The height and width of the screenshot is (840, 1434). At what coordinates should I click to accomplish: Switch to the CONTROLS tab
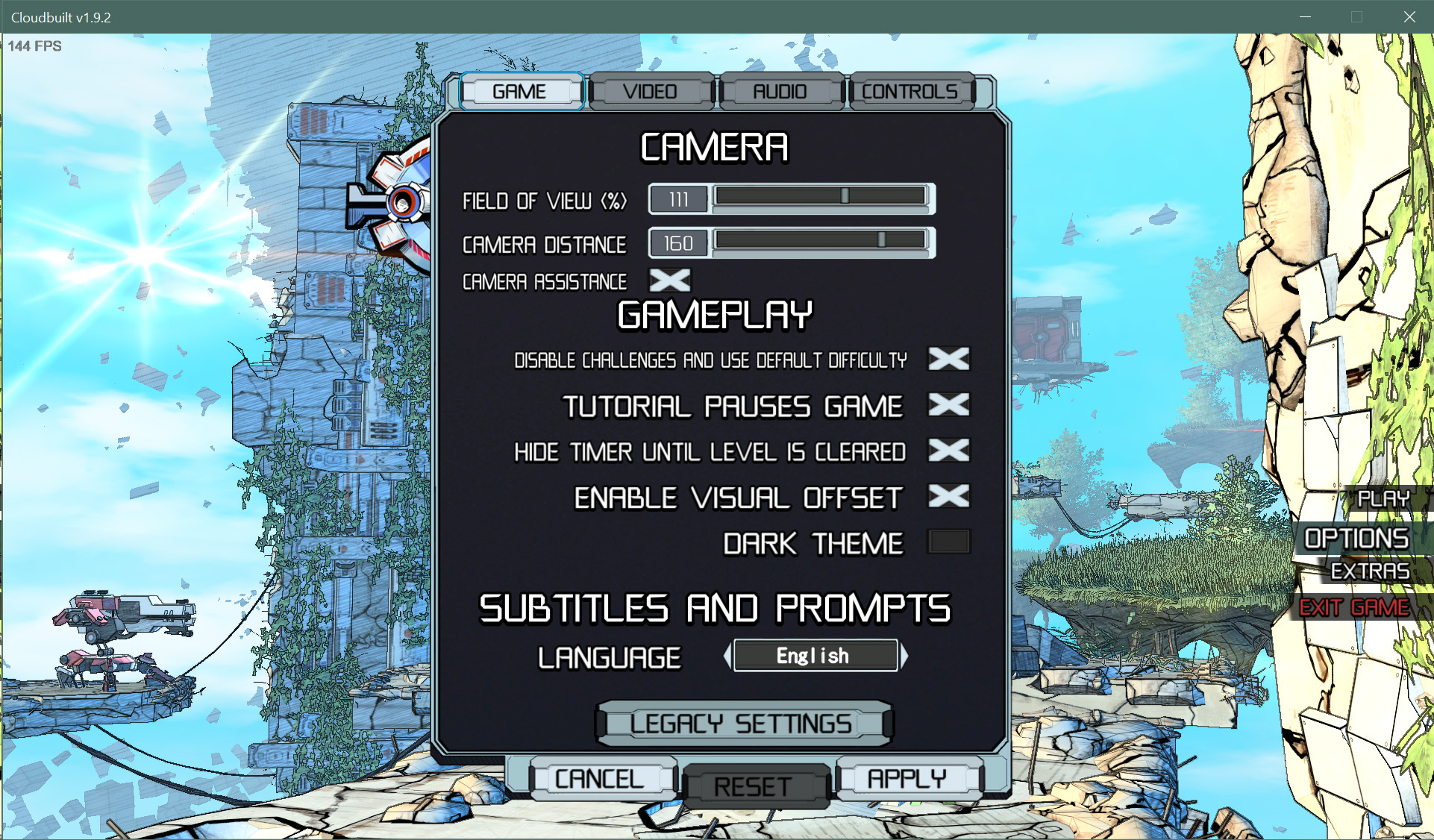coord(910,90)
